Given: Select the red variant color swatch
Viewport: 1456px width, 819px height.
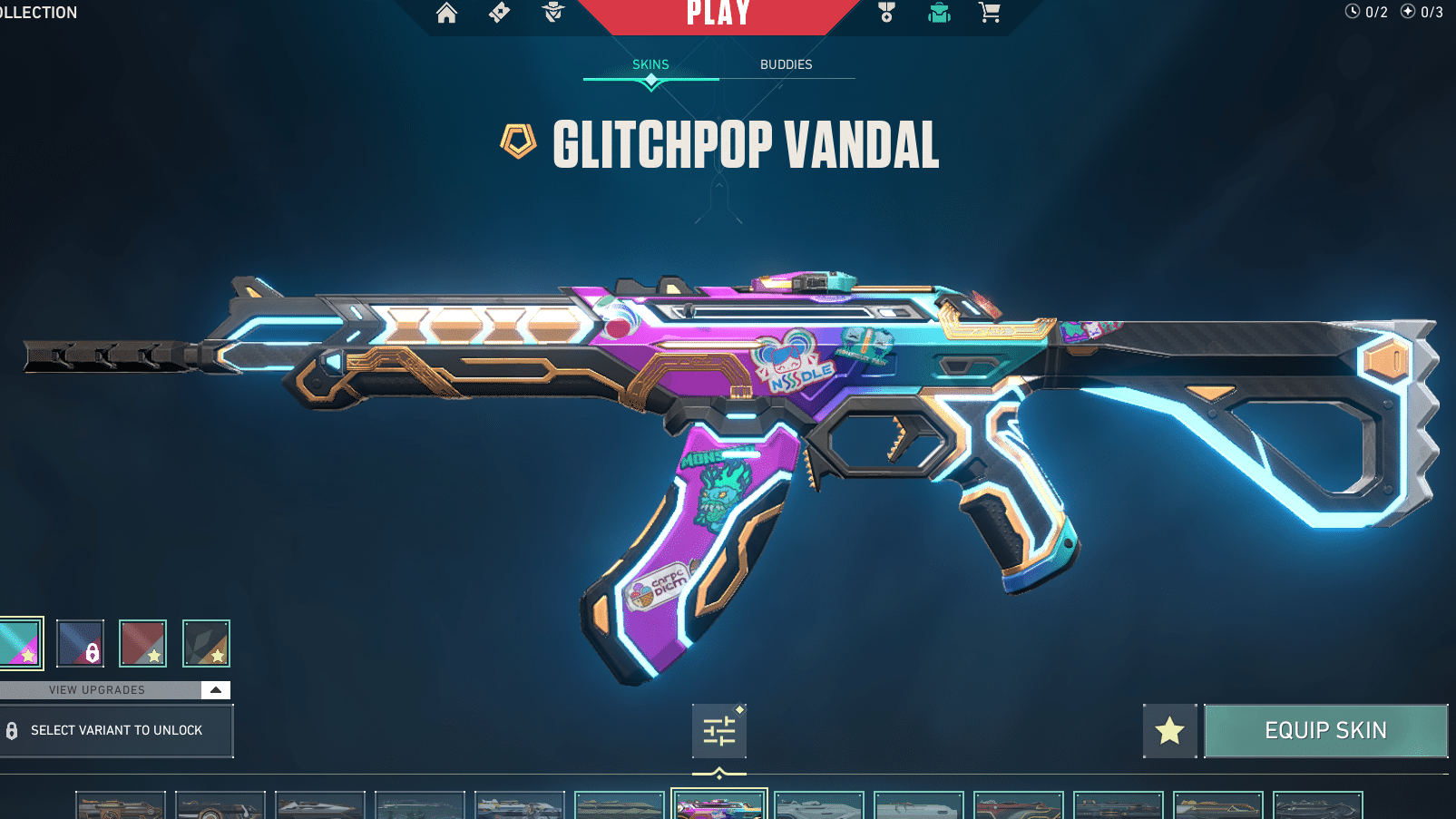Looking at the screenshot, I should point(143,642).
